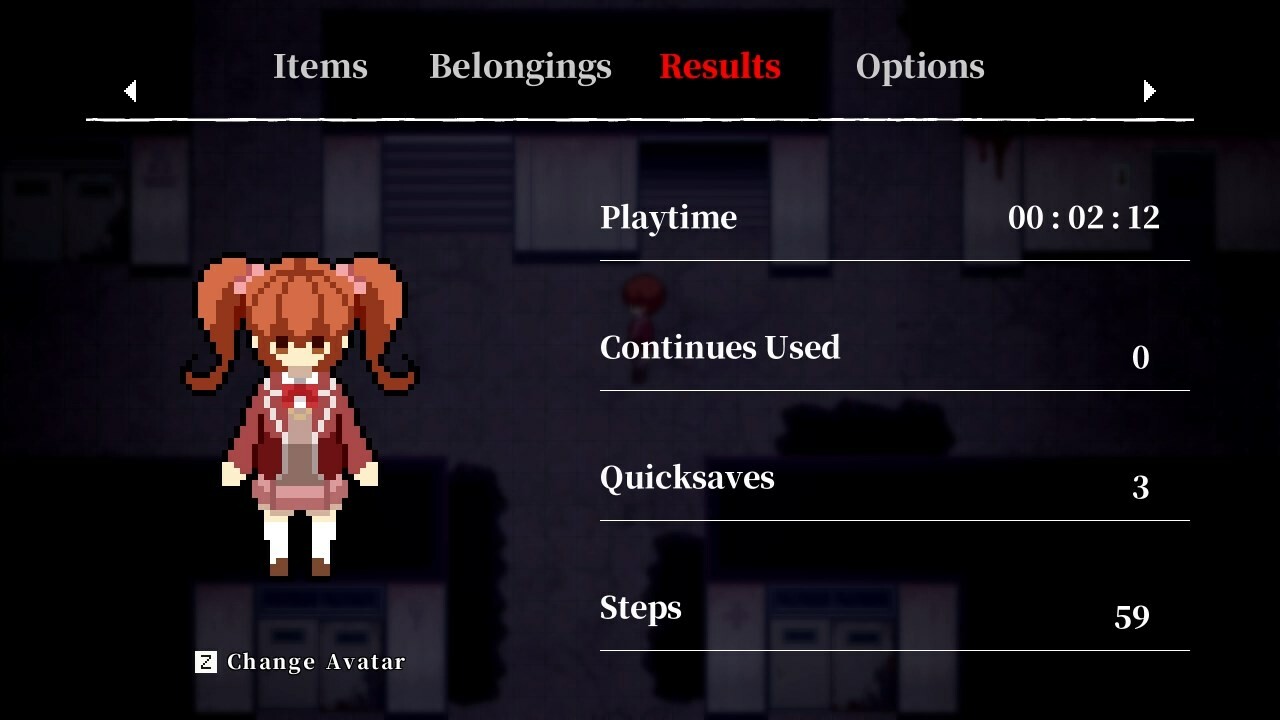
Task: Click the Continues Used count of 0
Action: (1140, 357)
